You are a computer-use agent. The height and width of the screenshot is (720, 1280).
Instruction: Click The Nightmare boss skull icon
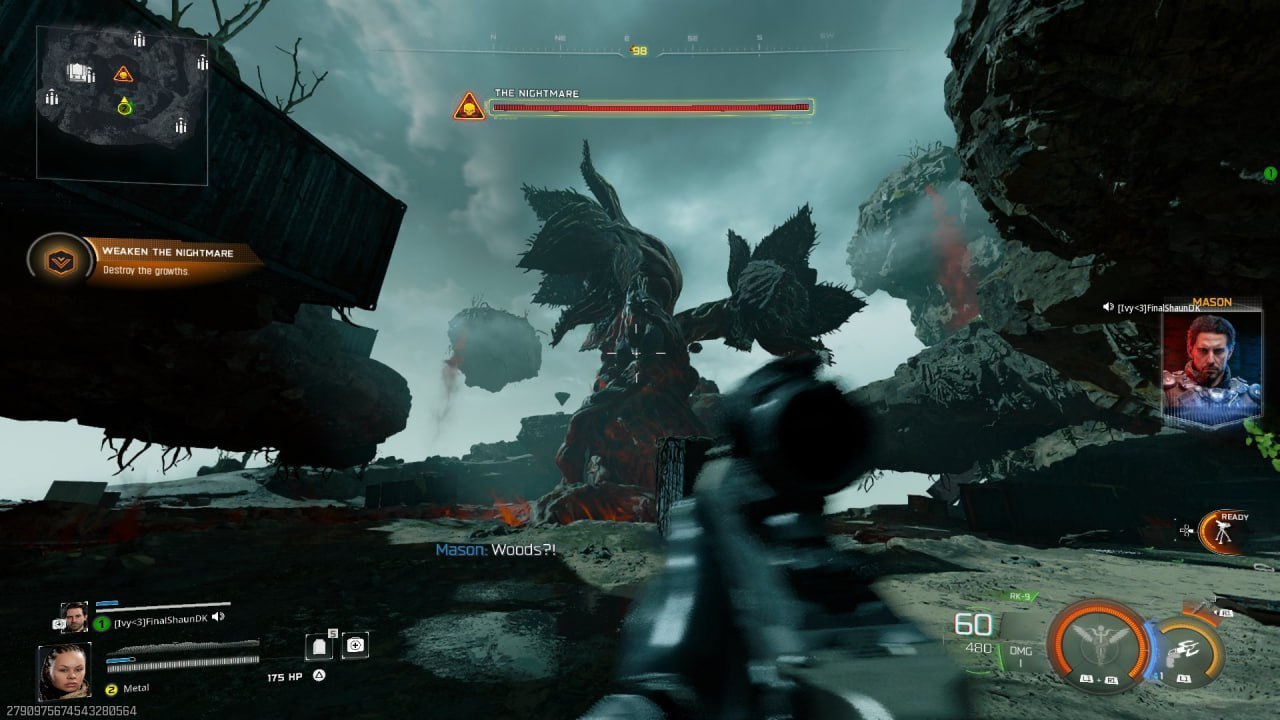pos(469,107)
